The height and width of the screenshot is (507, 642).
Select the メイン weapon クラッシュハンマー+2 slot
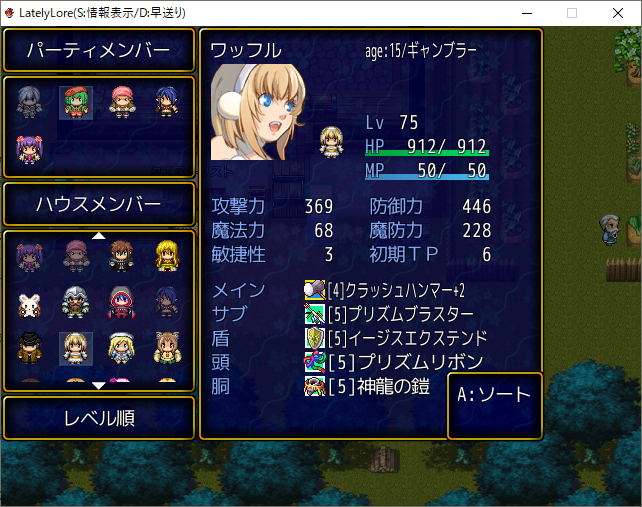(395, 290)
